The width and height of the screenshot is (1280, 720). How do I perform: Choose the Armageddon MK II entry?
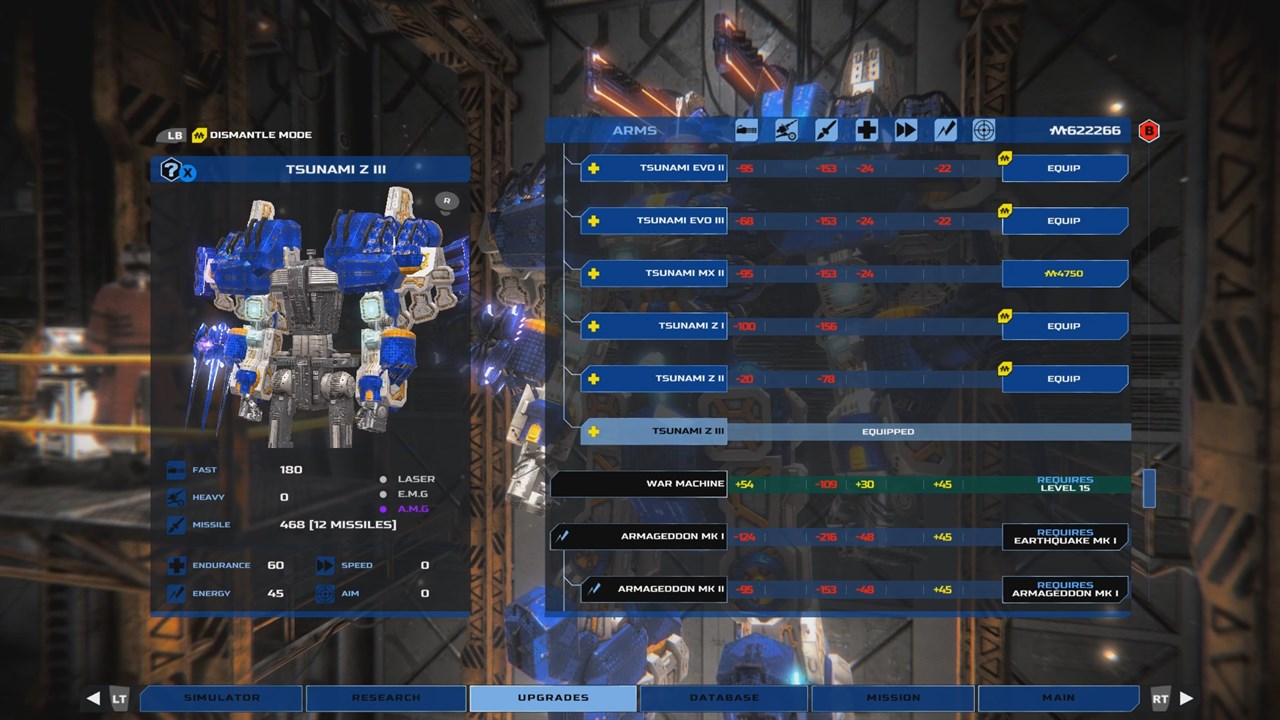(x=654, y=590)
